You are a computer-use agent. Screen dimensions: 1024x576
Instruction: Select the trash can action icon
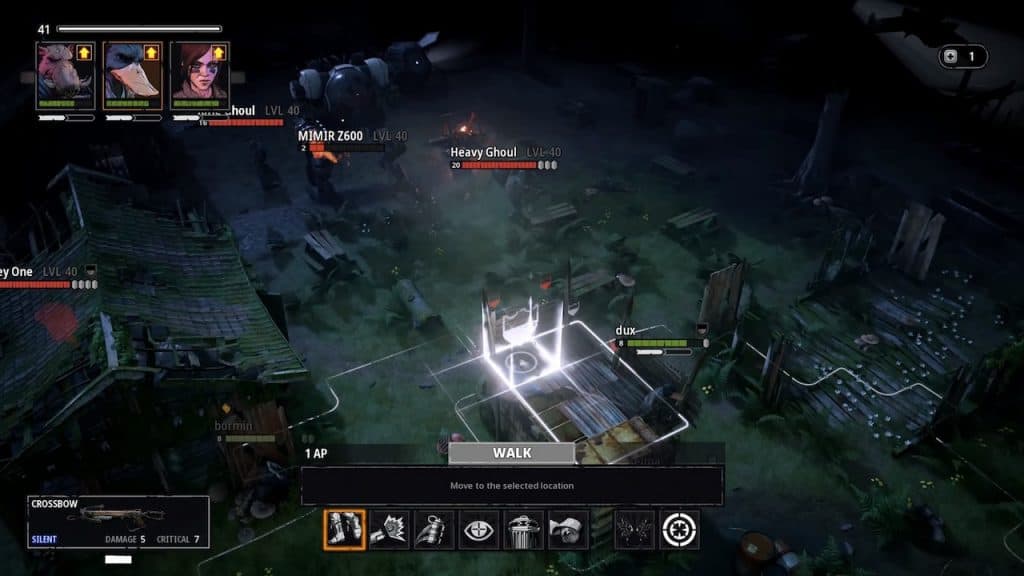click(x=524, y=530)
